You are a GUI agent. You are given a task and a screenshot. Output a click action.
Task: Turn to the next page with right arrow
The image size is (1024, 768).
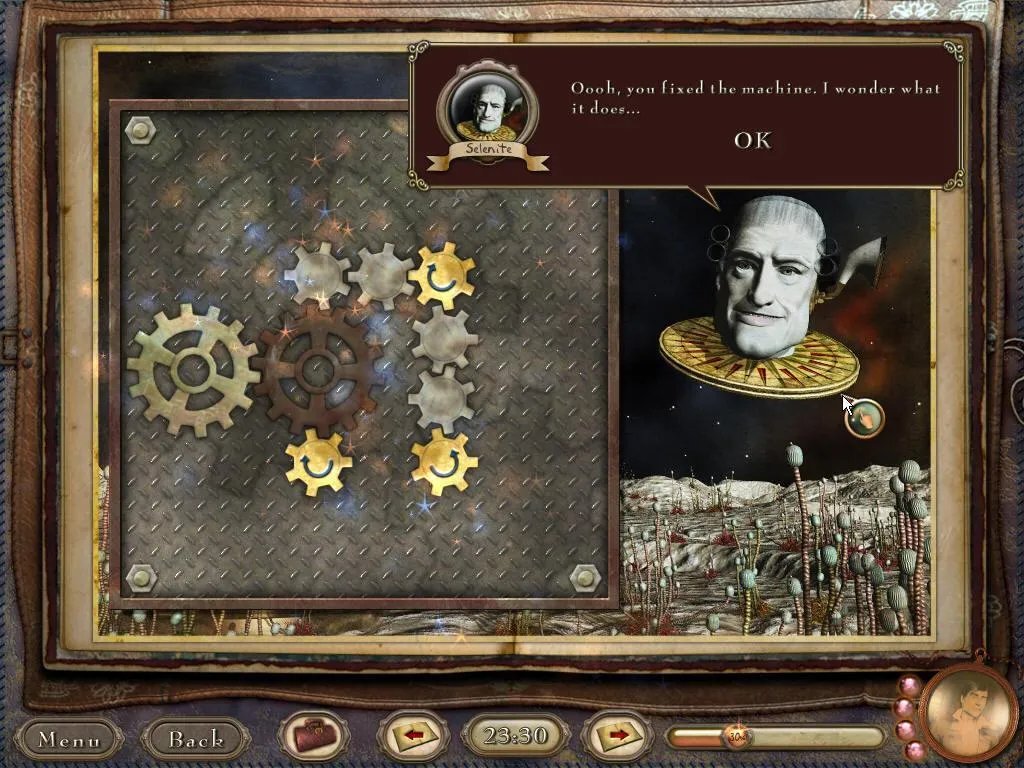(618, 737)
